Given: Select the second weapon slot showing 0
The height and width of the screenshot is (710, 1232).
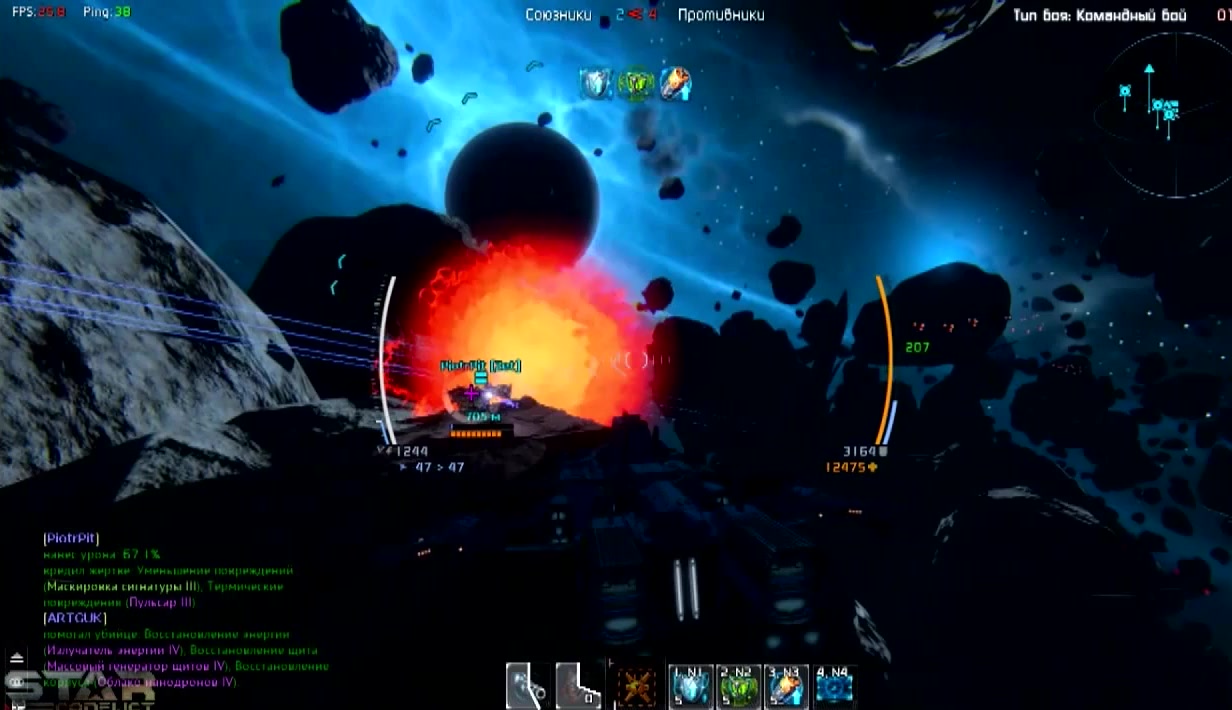Looking at the screenshot, I should pyautogui.click(x=578, y=687).
